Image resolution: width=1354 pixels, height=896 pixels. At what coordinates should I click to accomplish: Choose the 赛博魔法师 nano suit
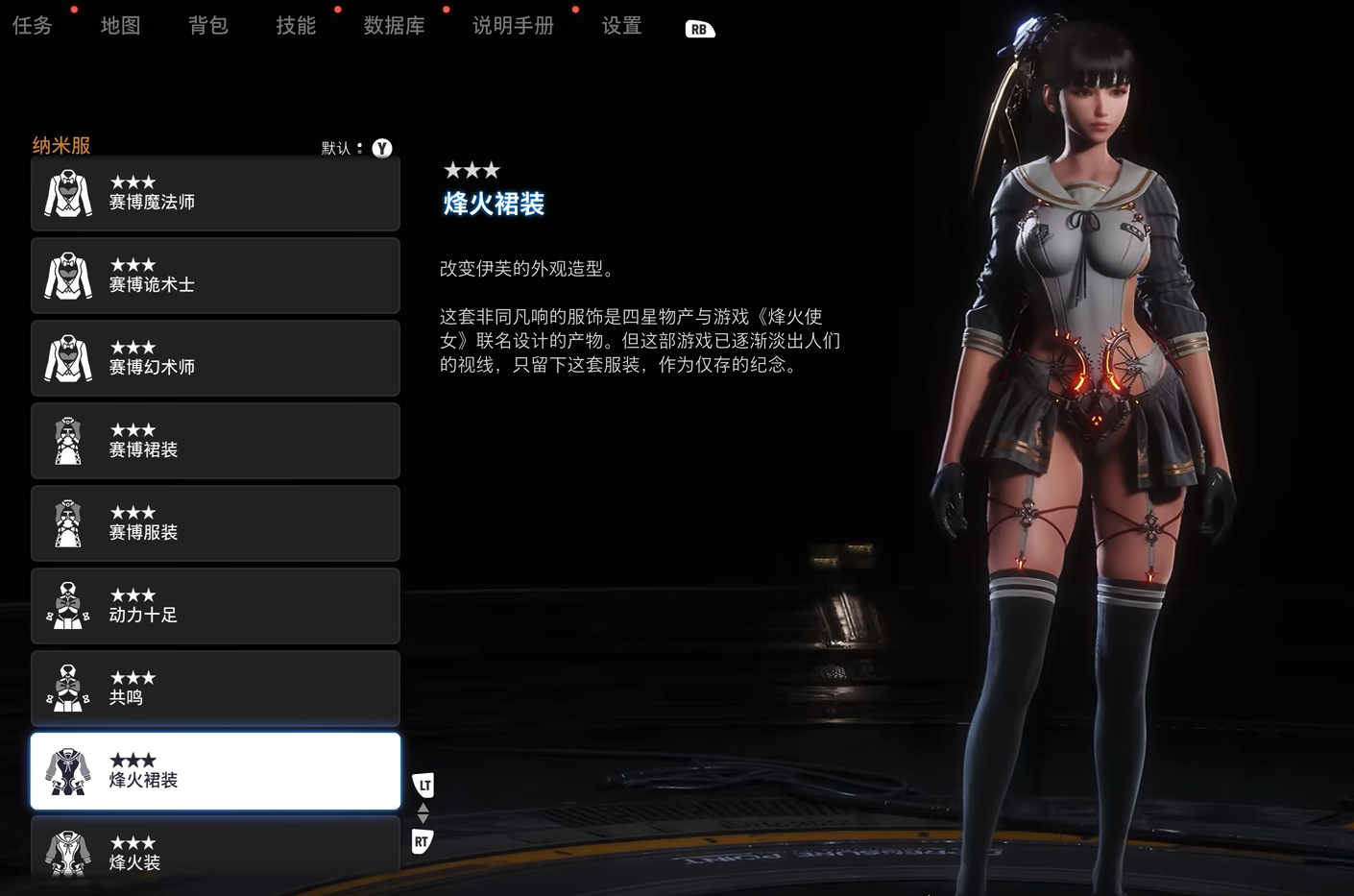point(215,194)
